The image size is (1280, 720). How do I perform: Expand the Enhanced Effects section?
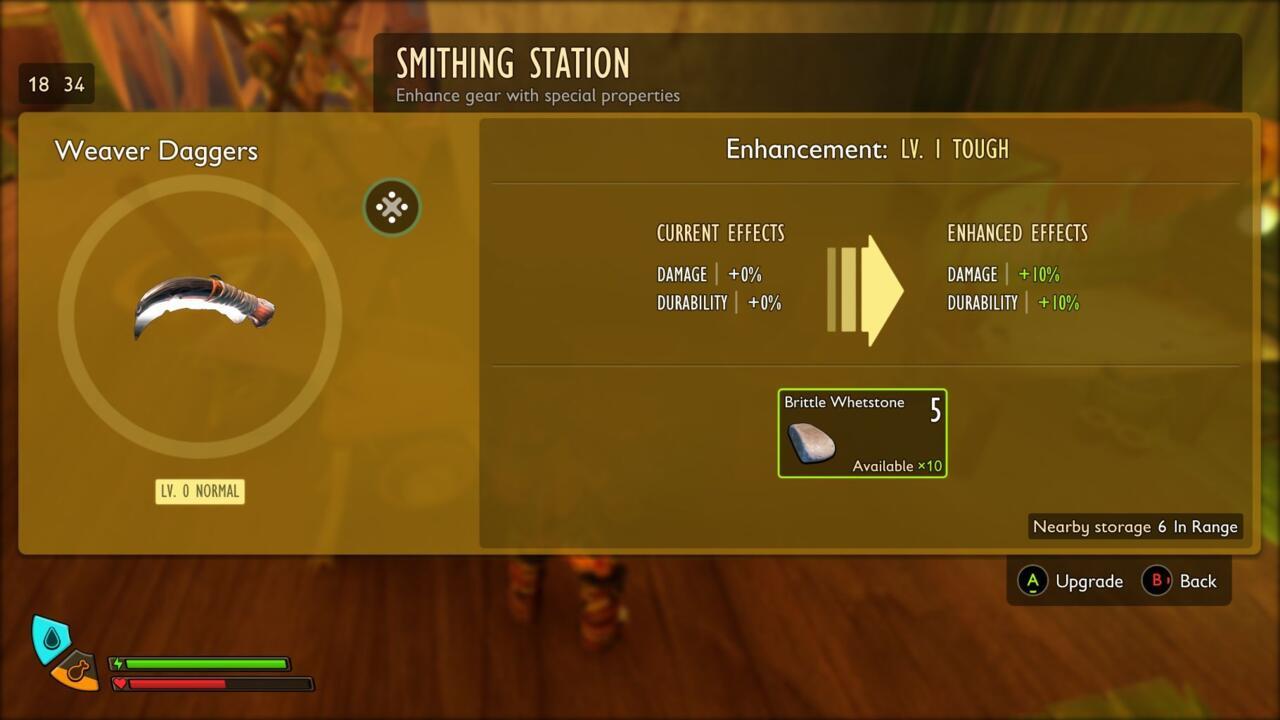[1017, 233]
